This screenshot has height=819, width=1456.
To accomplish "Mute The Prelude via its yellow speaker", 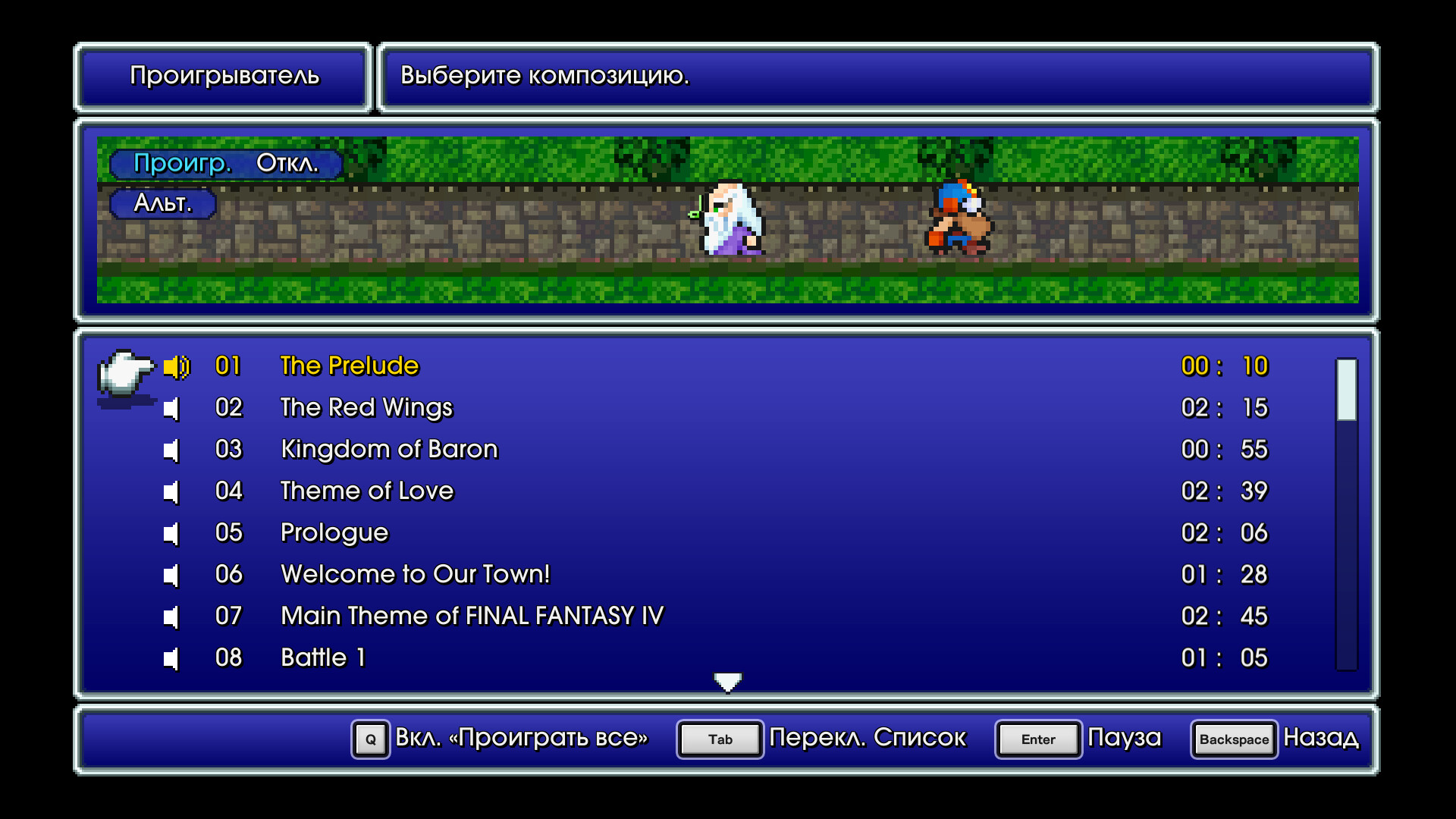I will pos(177,366).
